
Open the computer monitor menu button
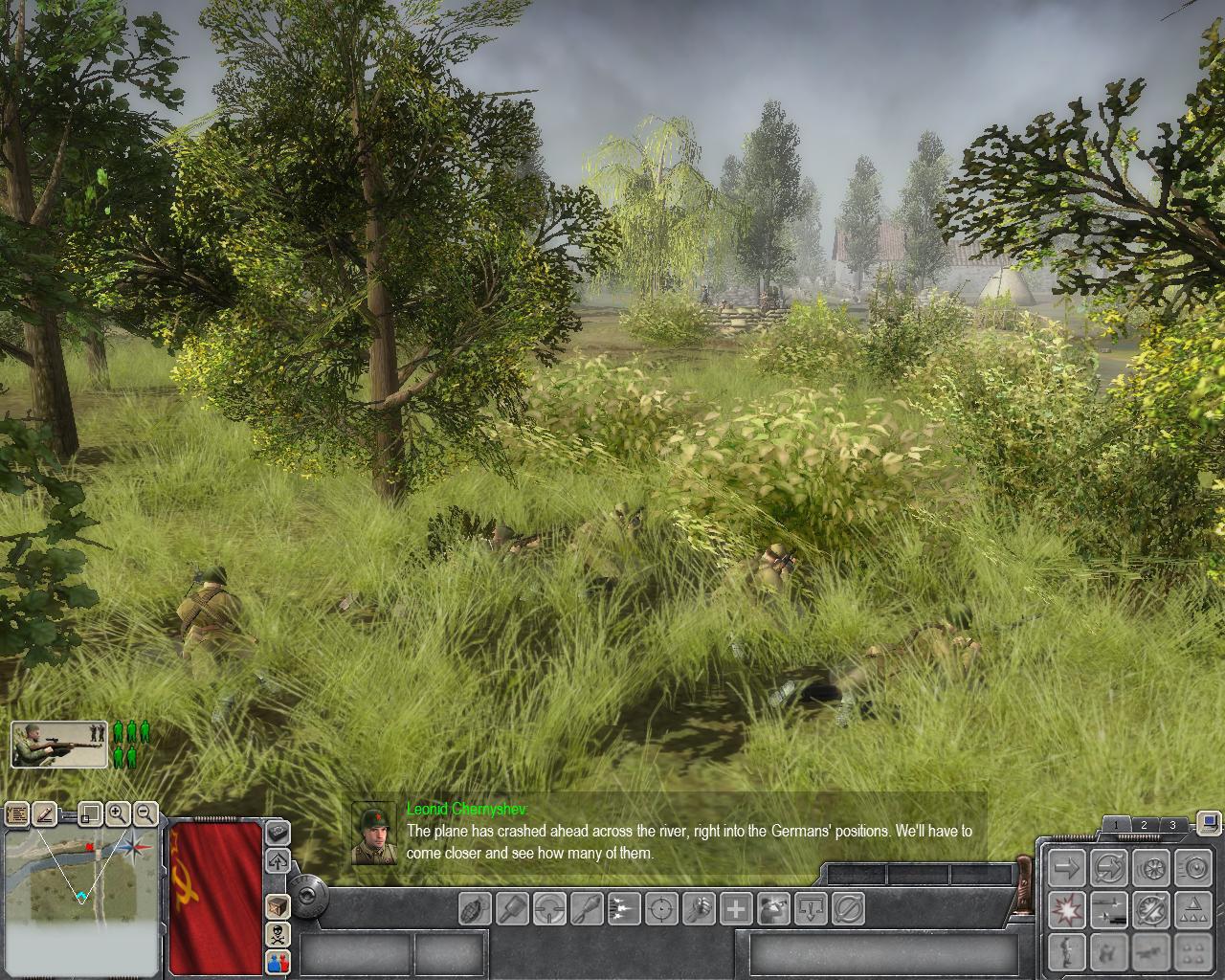(x=1209, y=822)
